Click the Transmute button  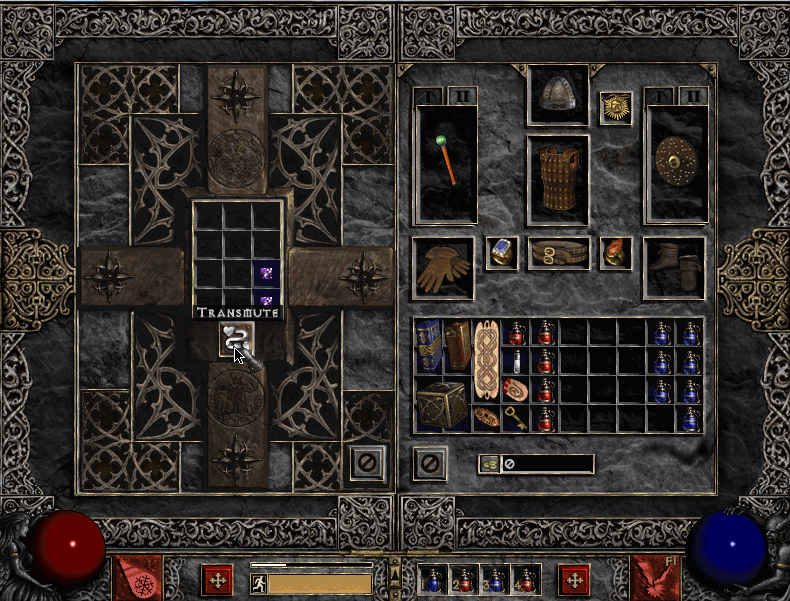[237, 340]
